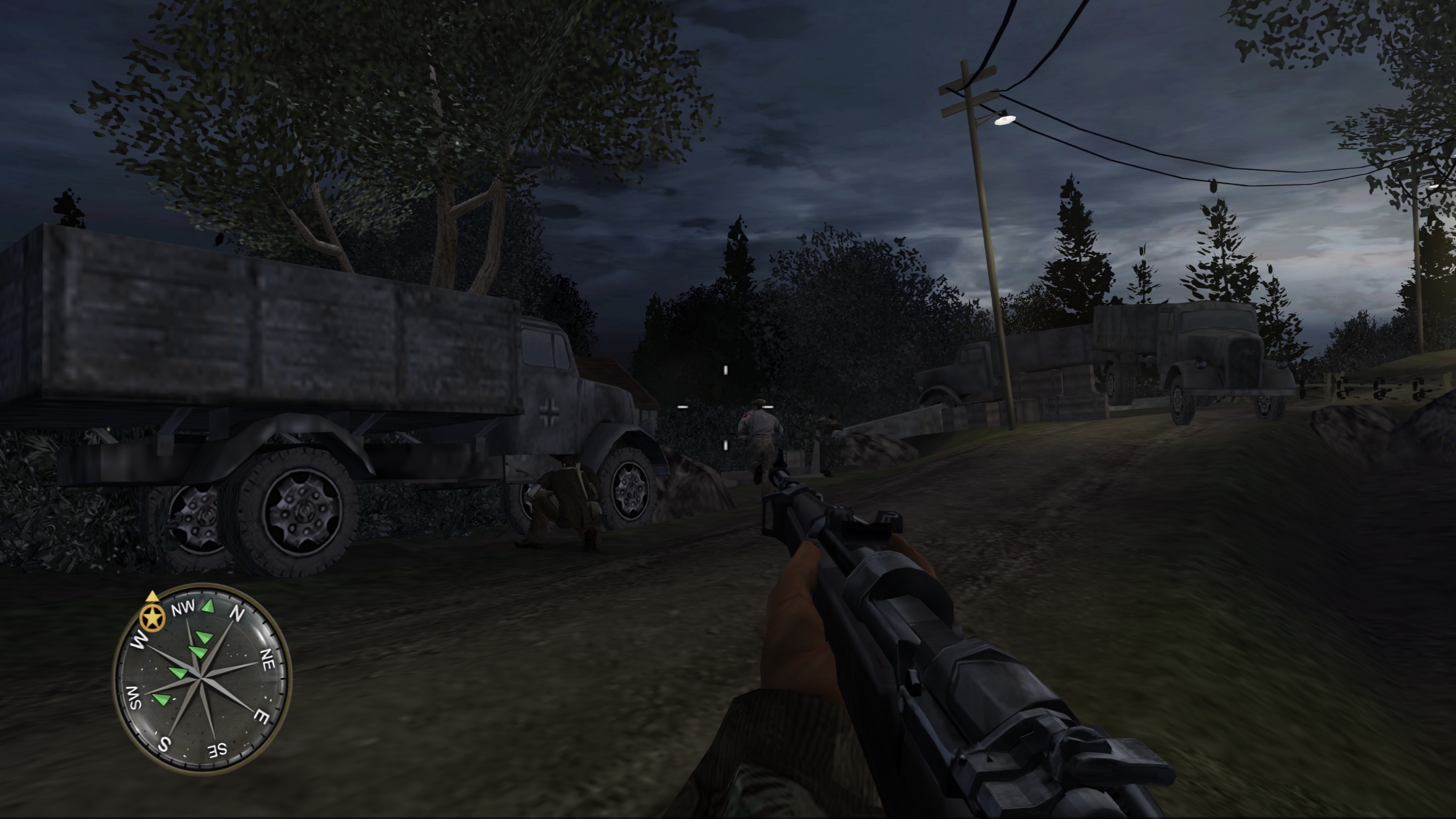
Task: Click the green ally arrow near NW label
Action: (208, 606)
